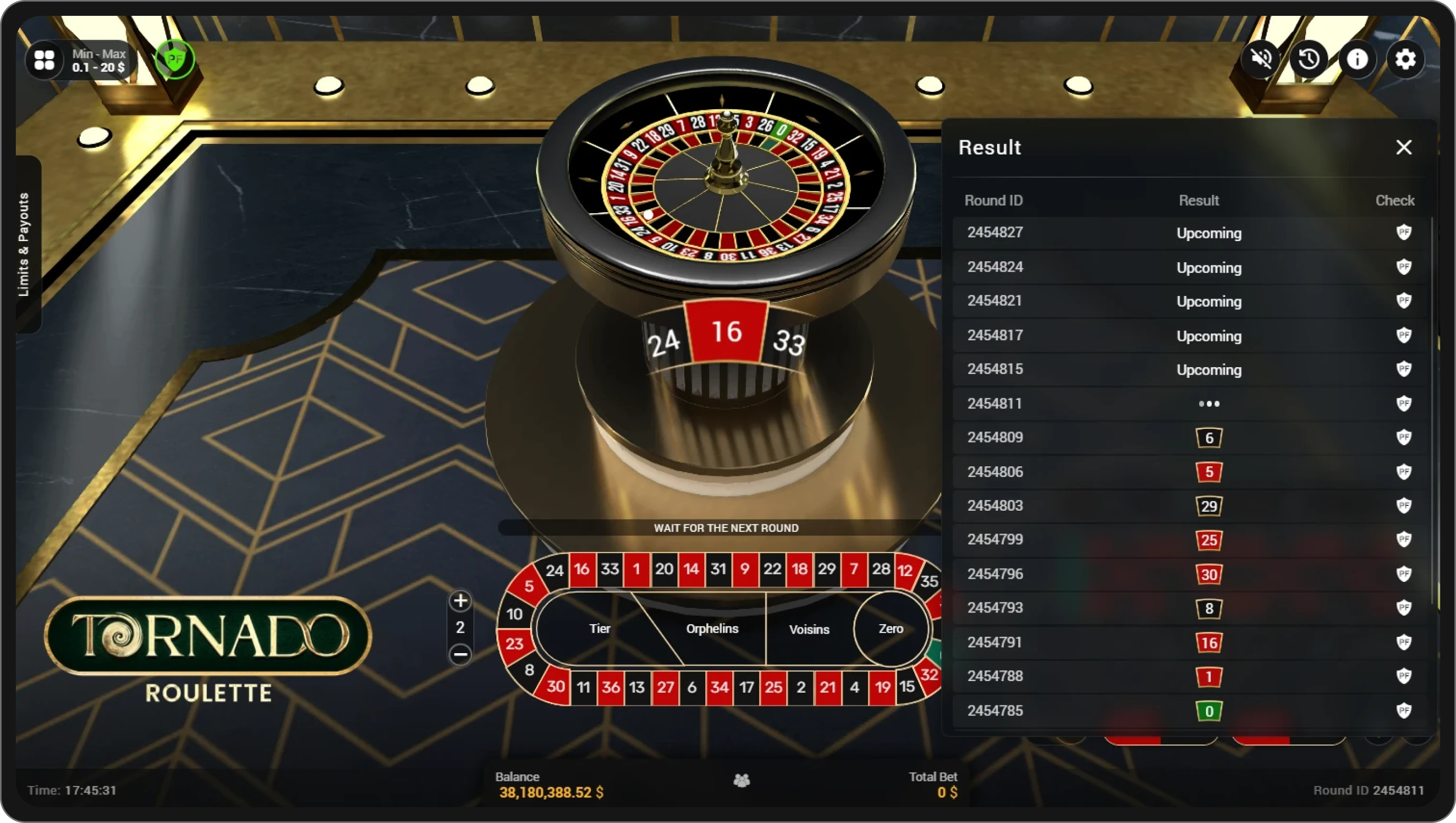Place a bet on Voisins
The image size is (1456, 823).
click(809, 628)
